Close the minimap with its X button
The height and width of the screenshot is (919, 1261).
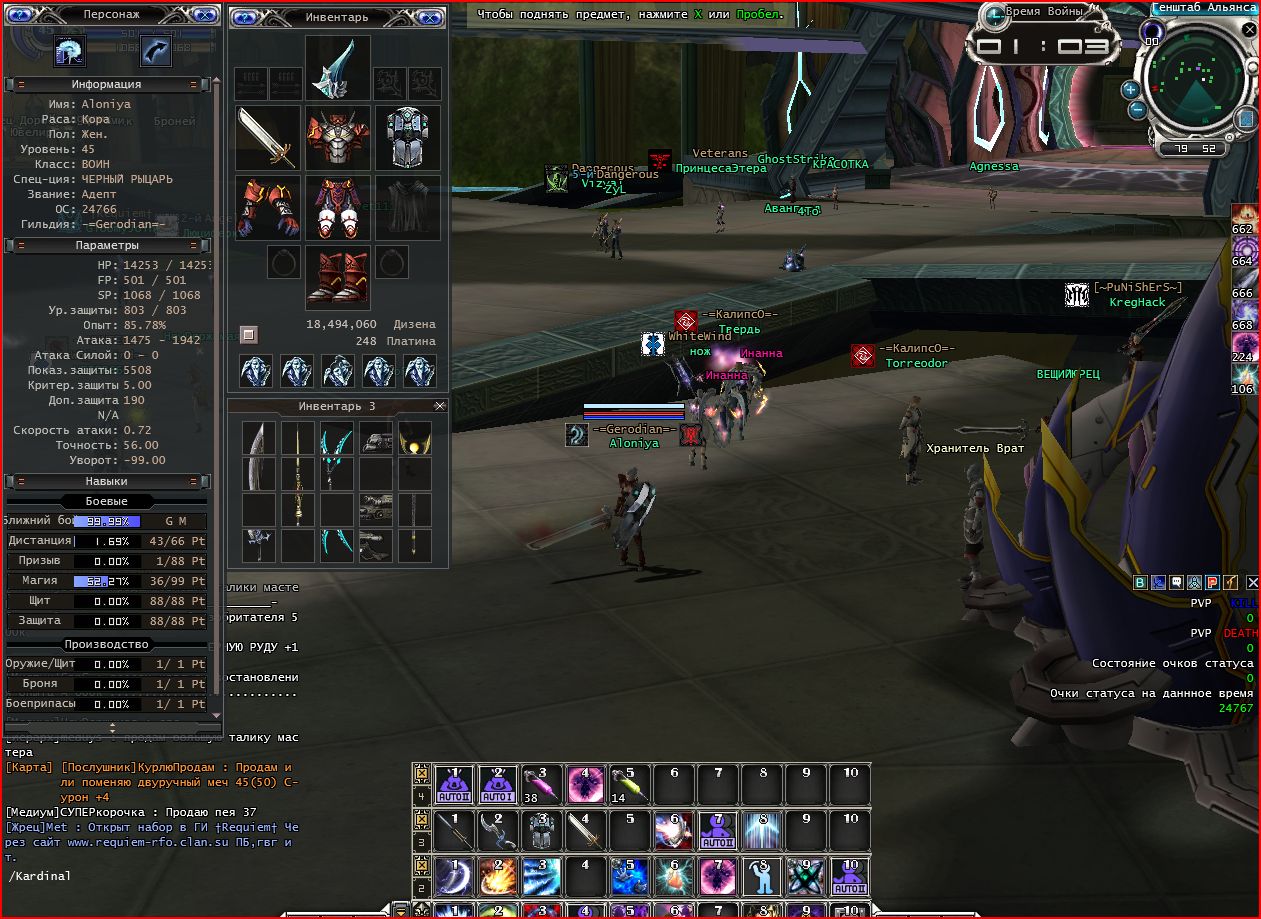click(x=1249, y=30)
